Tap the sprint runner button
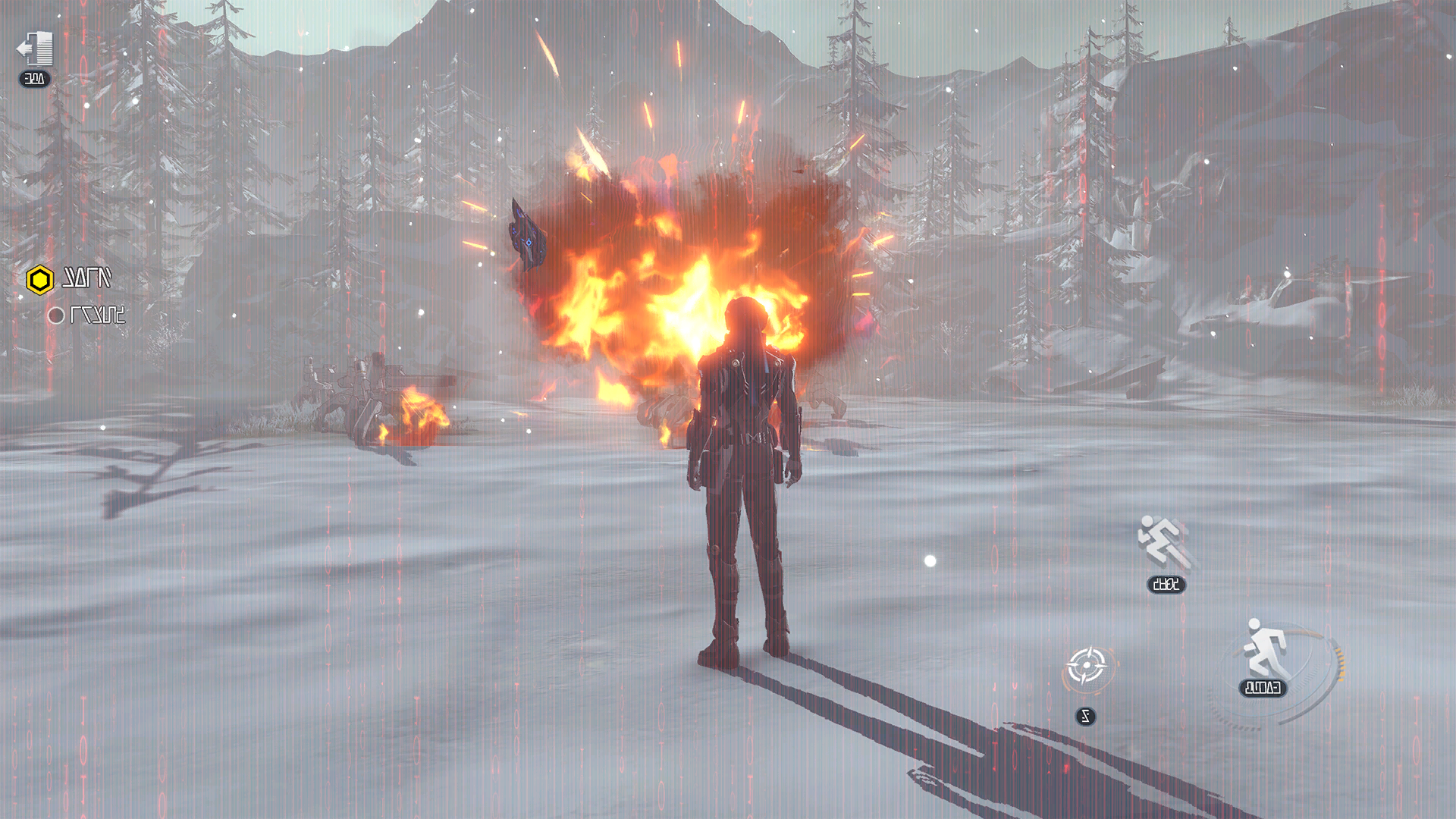The width and height of the screenshot is (1456, 819). (1265, 650)
